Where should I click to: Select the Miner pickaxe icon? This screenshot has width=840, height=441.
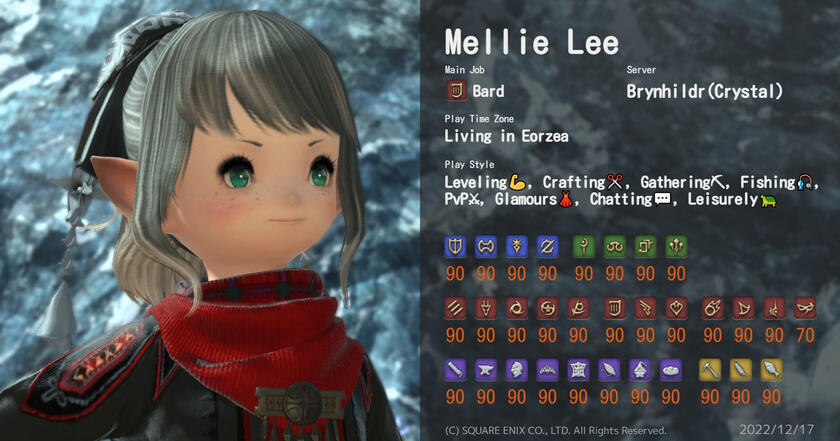[x=712, y=370]
